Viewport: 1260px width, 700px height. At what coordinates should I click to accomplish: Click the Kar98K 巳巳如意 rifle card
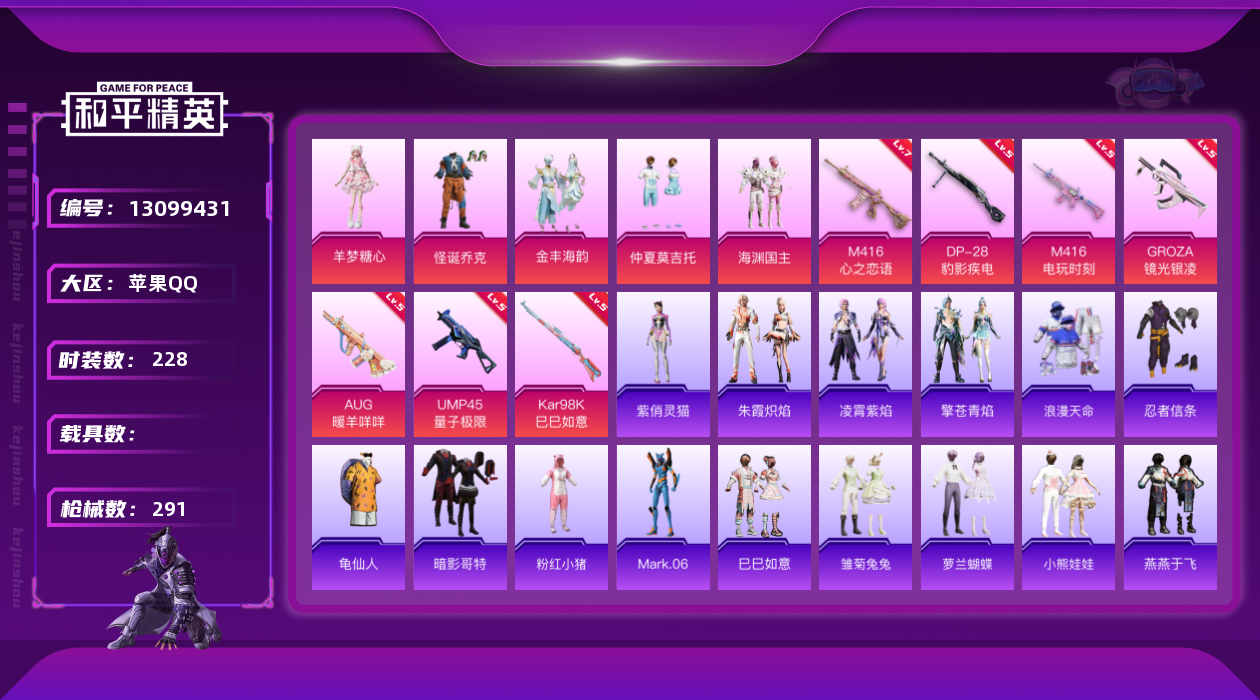(x=561, y=364)
